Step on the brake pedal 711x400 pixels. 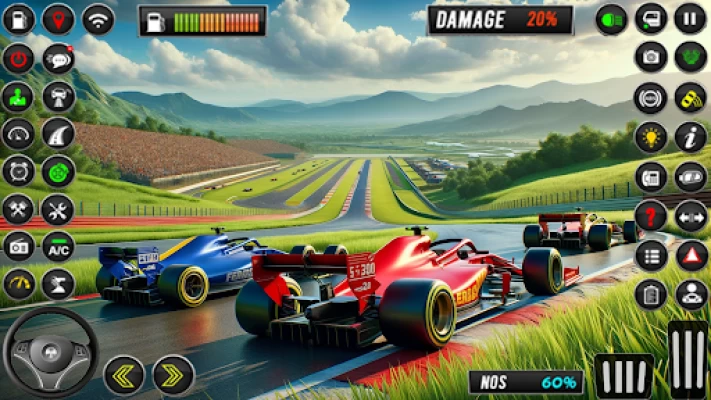(x=624, y=376)
